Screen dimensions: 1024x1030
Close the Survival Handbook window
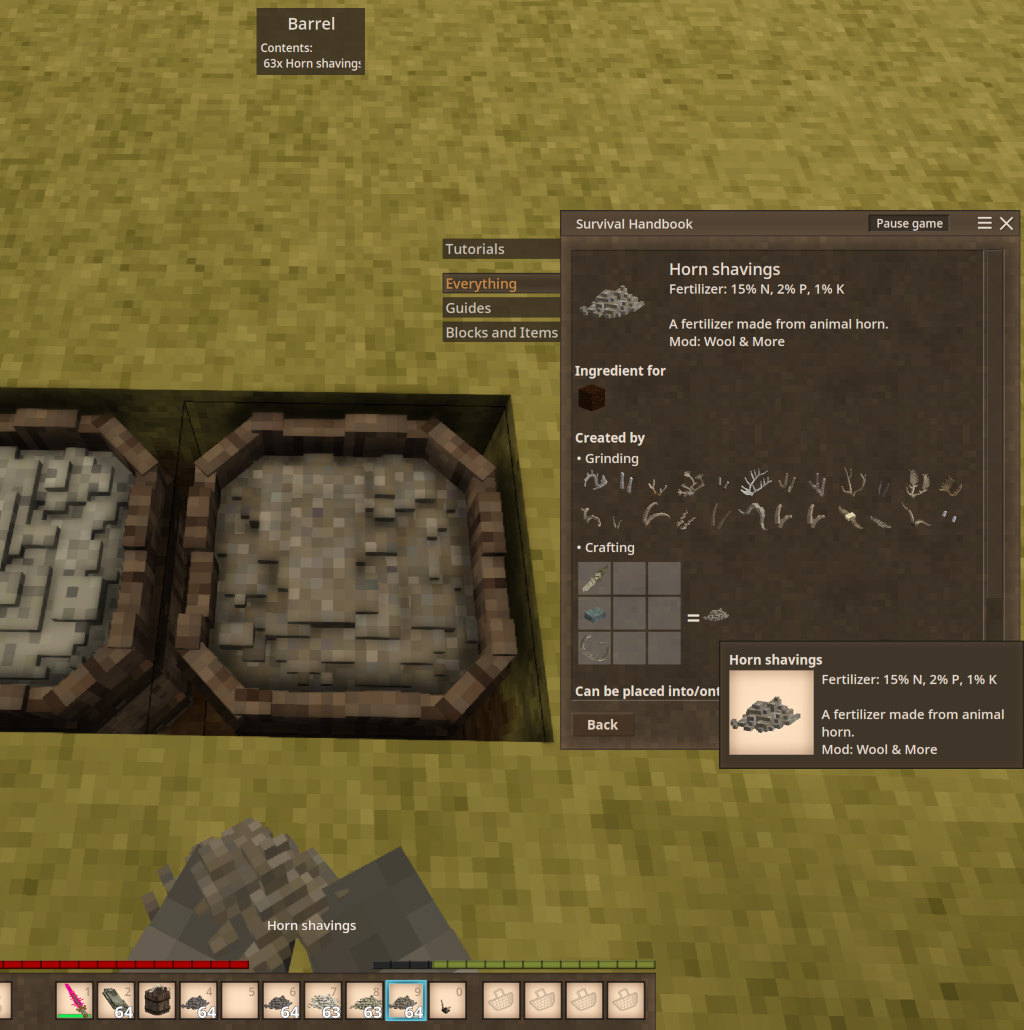1006,223
